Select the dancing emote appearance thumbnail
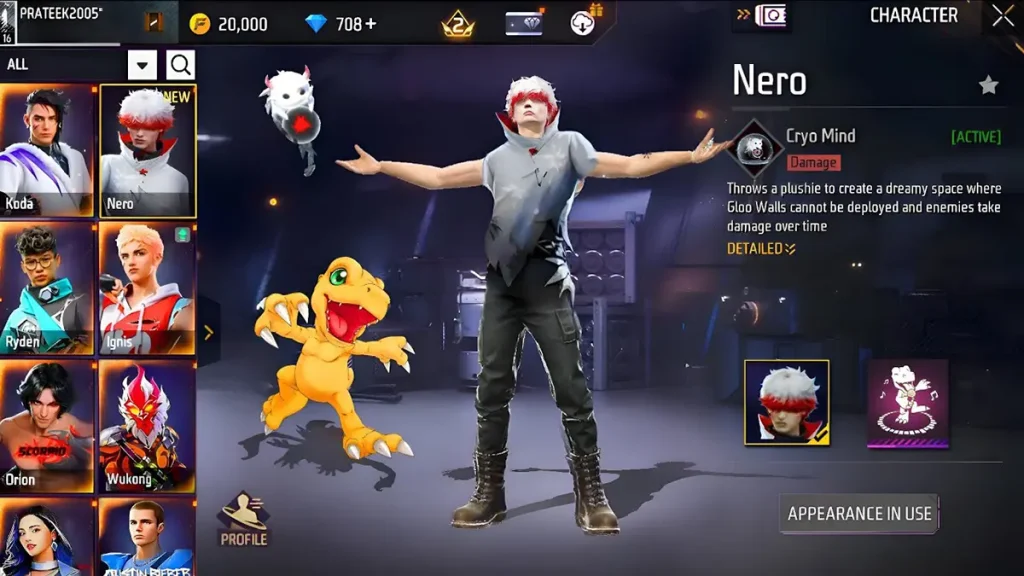 [907, 402]
